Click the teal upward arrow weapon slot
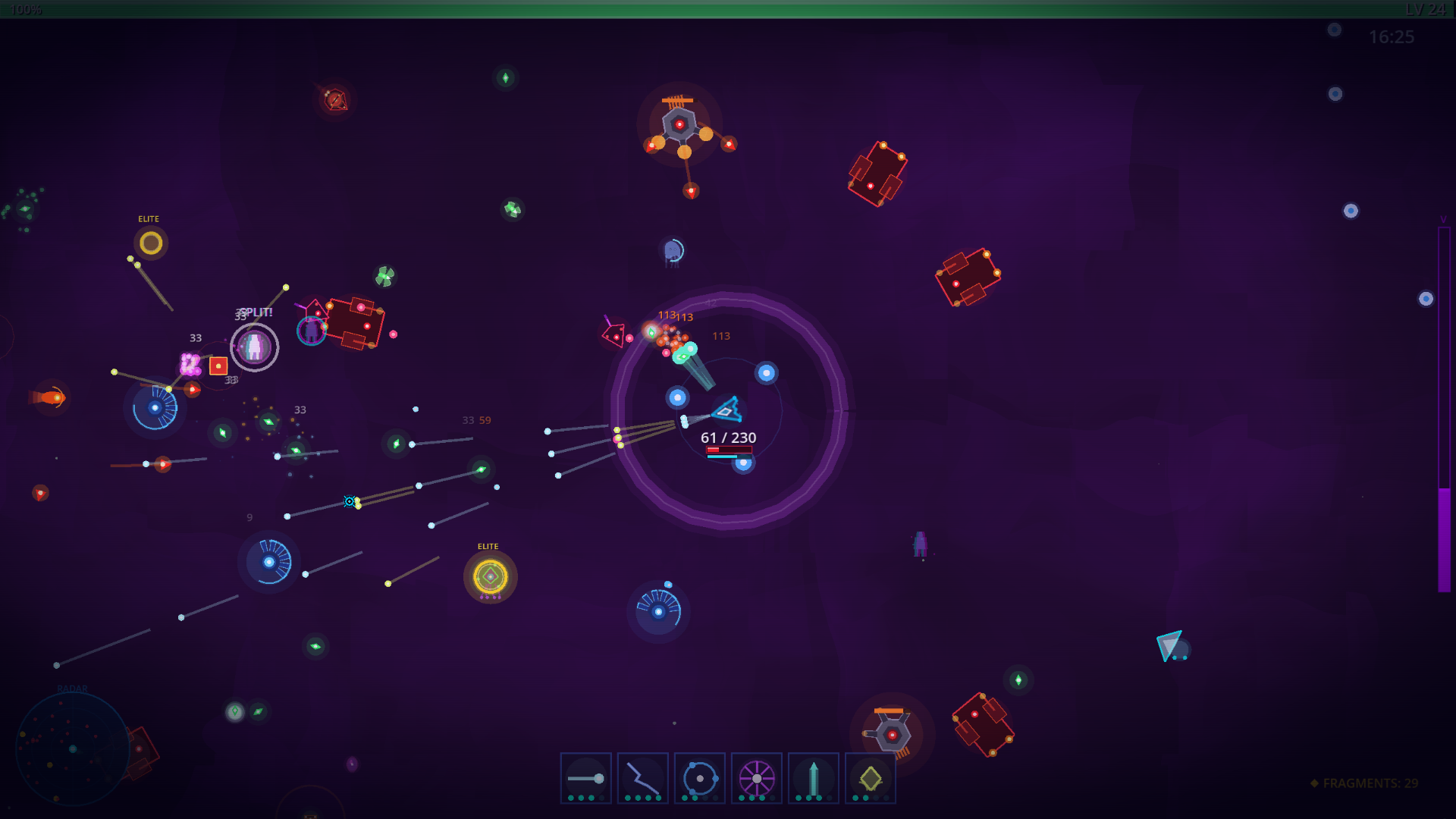1456x819 pixels. point(813,778)
